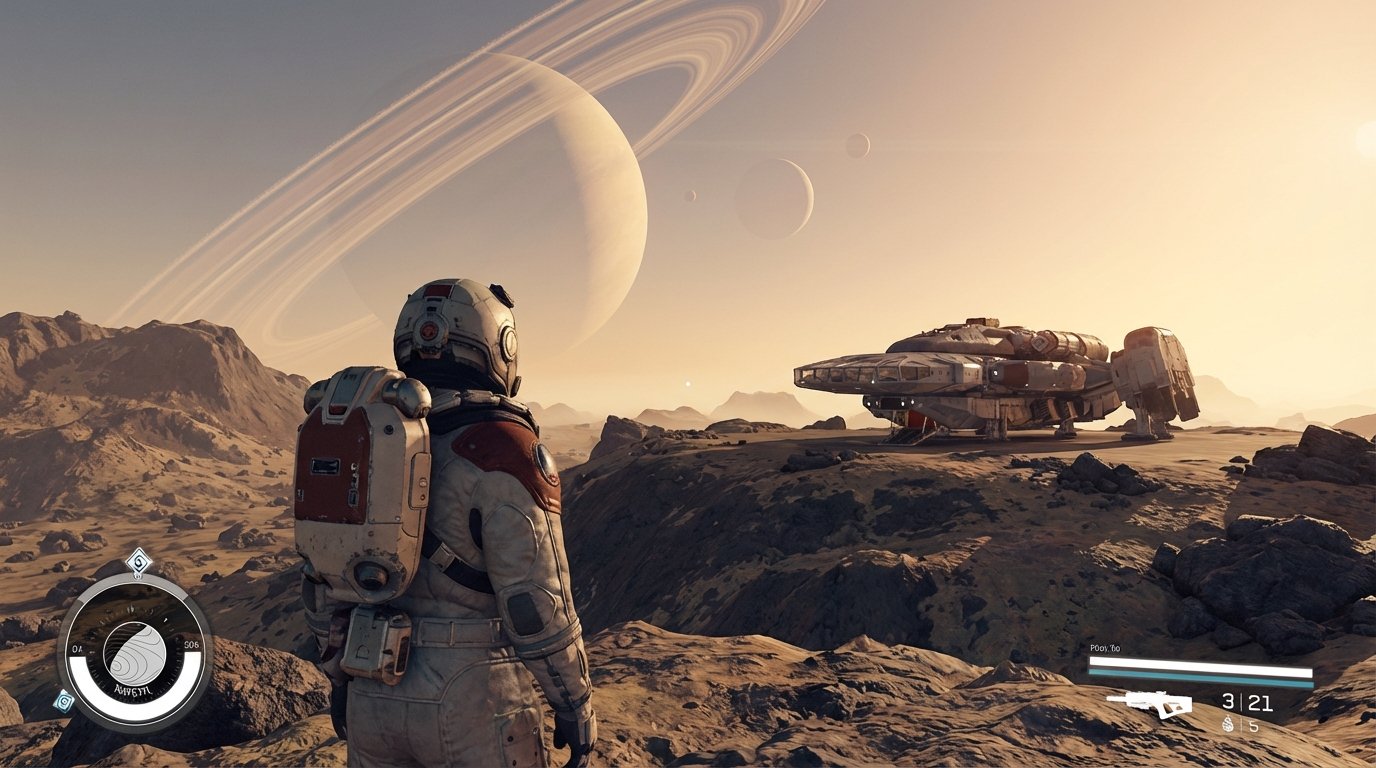The image size is (1376, 768).
Task: Select the square location marker beside the compass
Action: coord(63,700)
